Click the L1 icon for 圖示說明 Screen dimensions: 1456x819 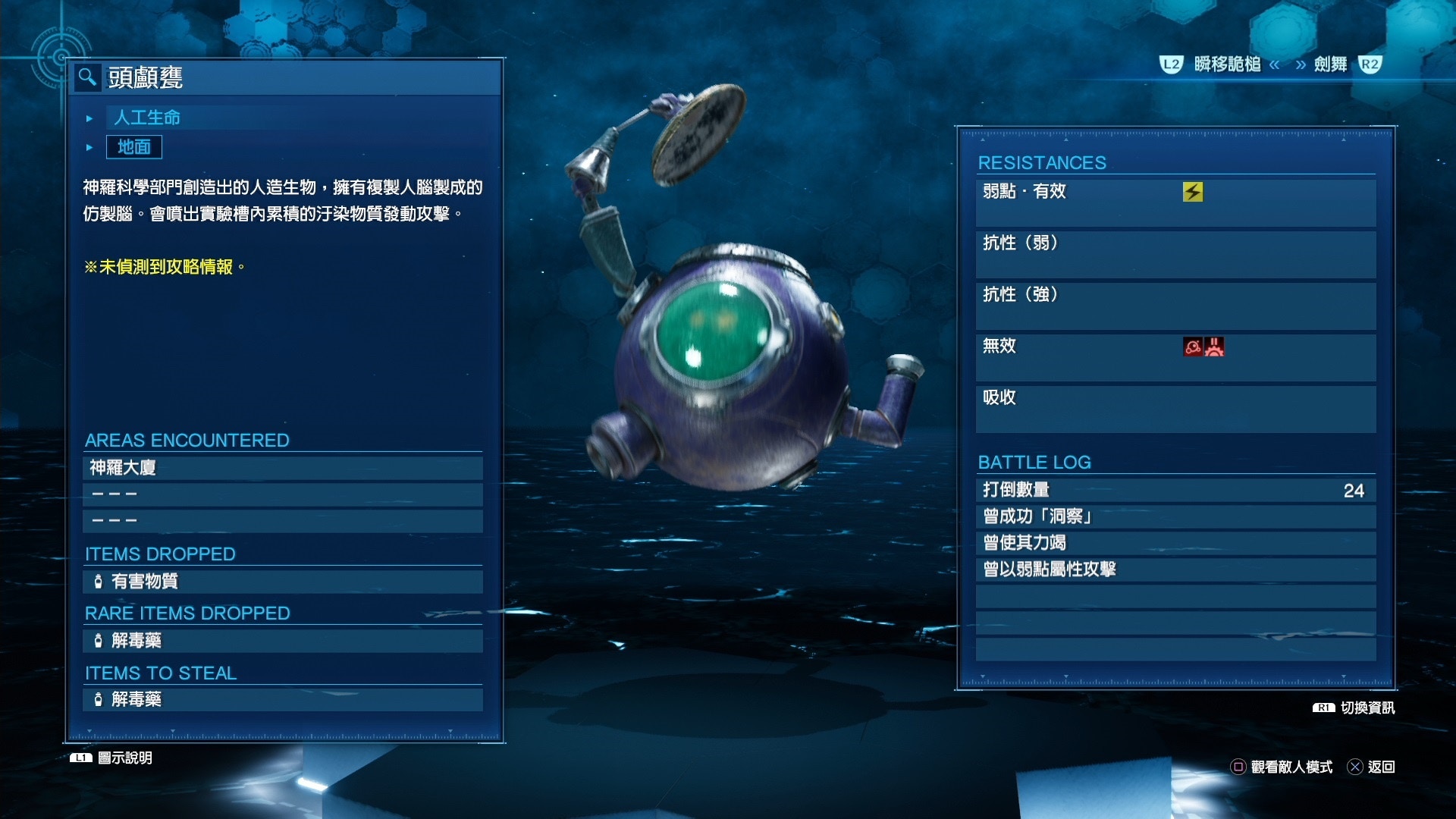click(80, 758)
